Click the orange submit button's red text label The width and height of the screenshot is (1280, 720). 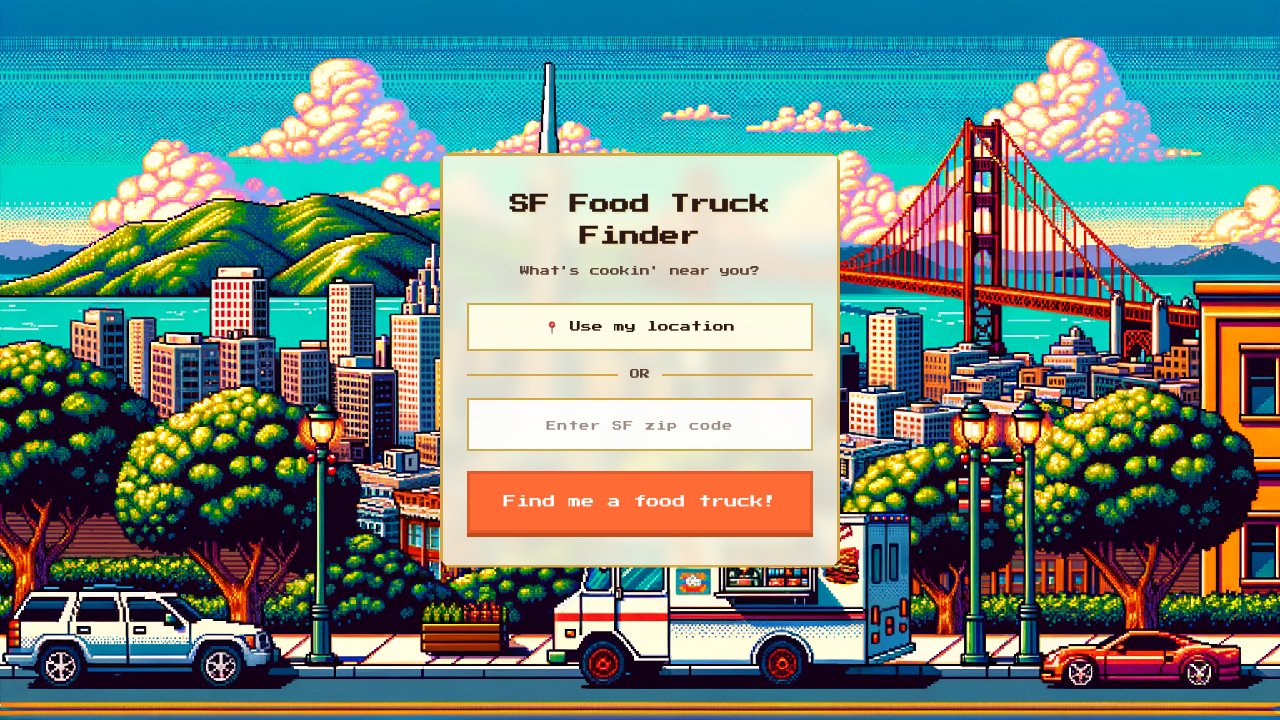(640, 501)
